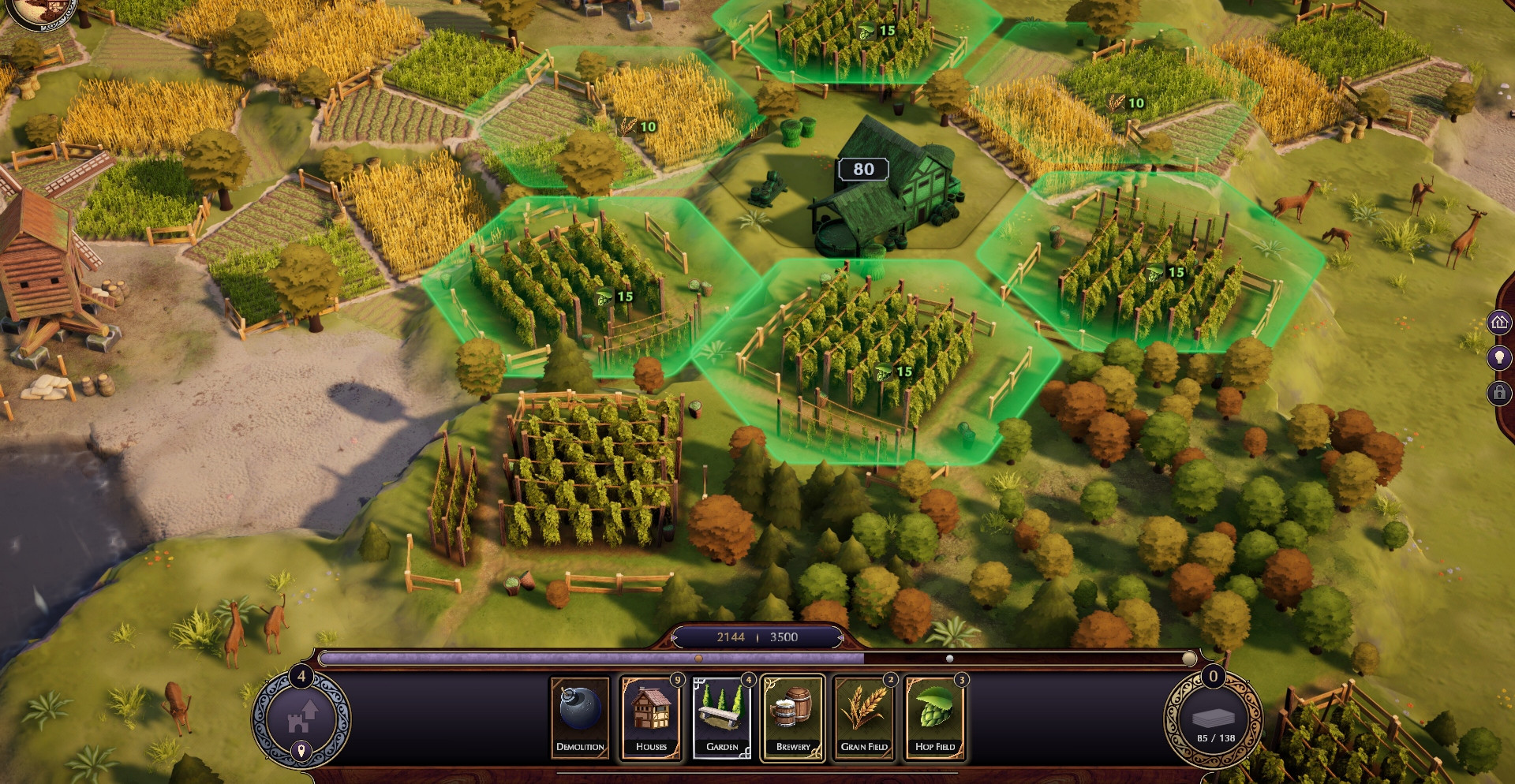The image size is (1515, 784).
Task: Pick the Houses building card
Action: pyautogui.click(x=651, y=717)
